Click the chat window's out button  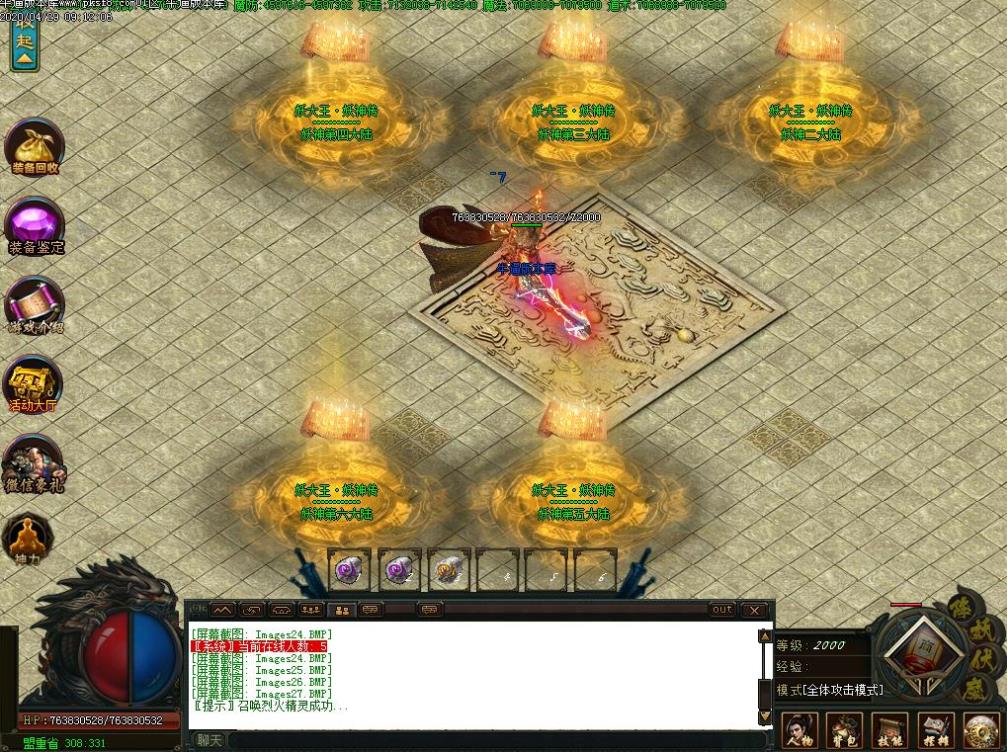click(x=721, y=609)
